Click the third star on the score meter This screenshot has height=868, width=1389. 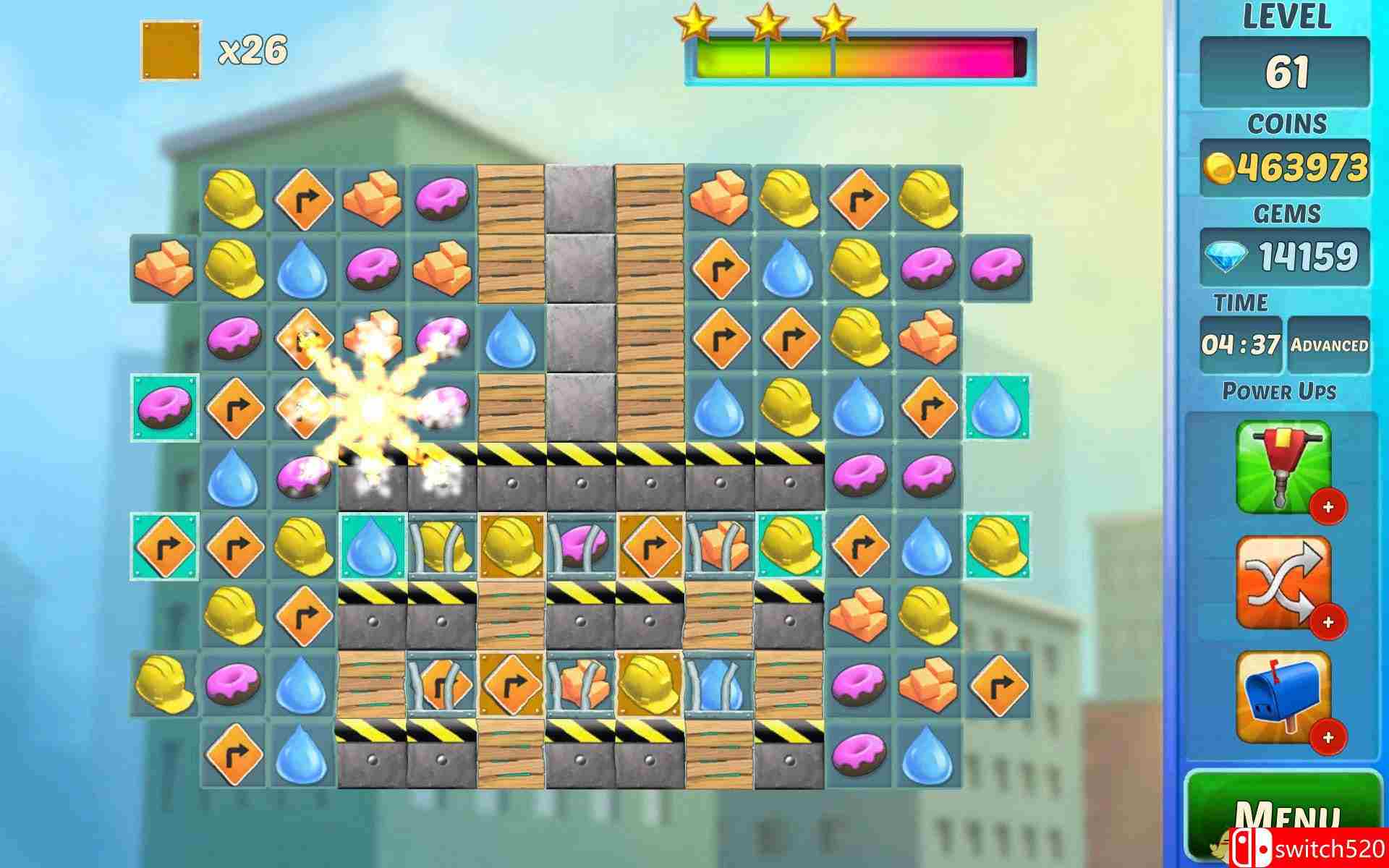coord(833,23)
